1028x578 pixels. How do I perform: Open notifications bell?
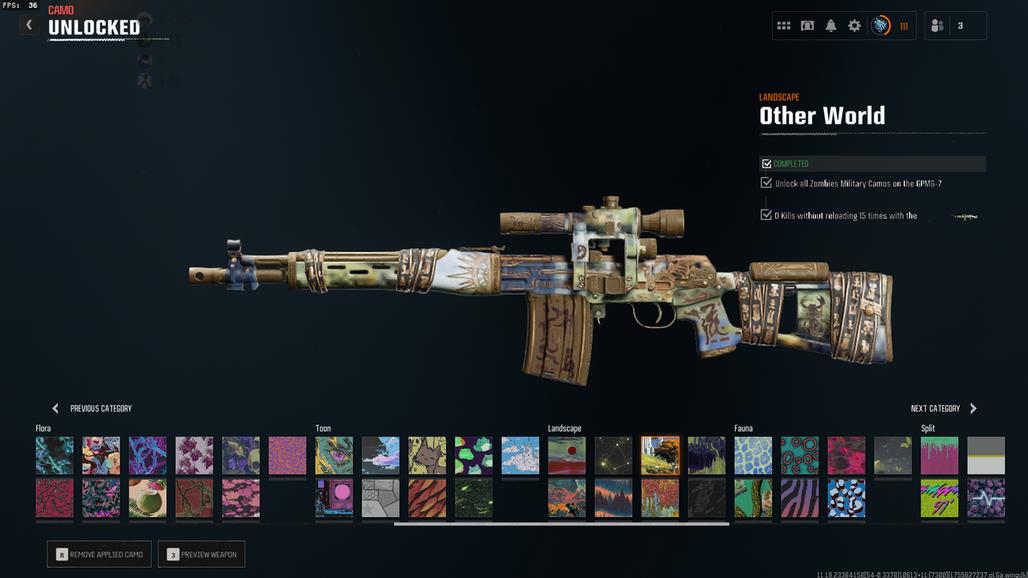pos(831,26)
